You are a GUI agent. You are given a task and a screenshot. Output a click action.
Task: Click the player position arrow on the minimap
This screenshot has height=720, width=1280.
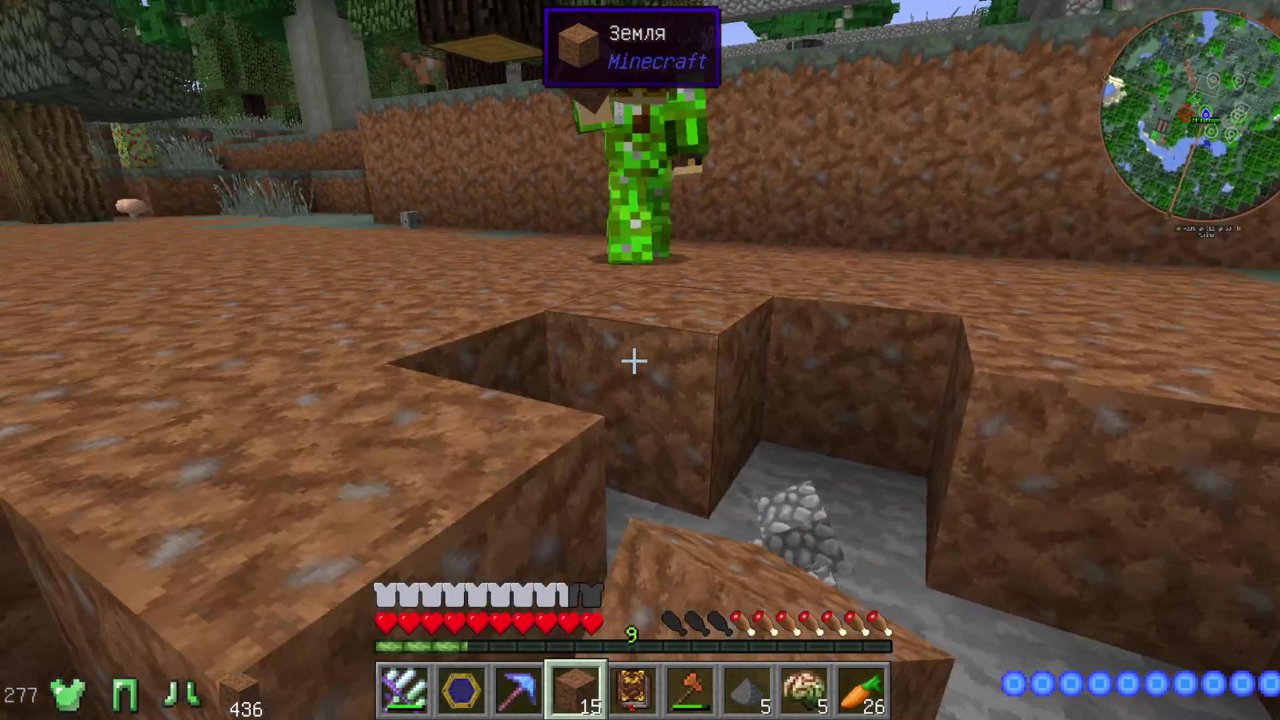pyautogui.click(x=1207, y=115)
